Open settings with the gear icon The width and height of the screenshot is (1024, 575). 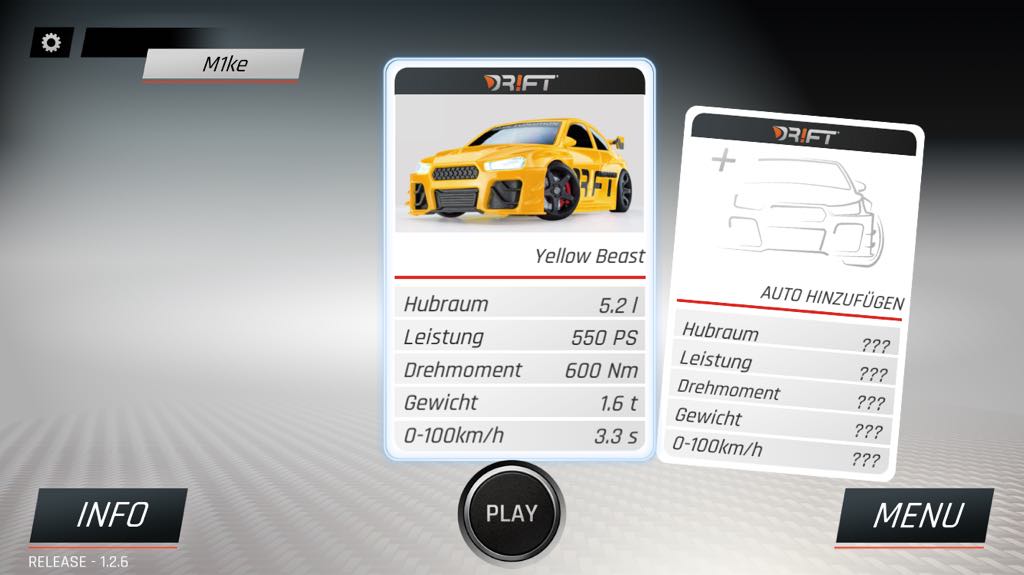(x=51, y=43)
